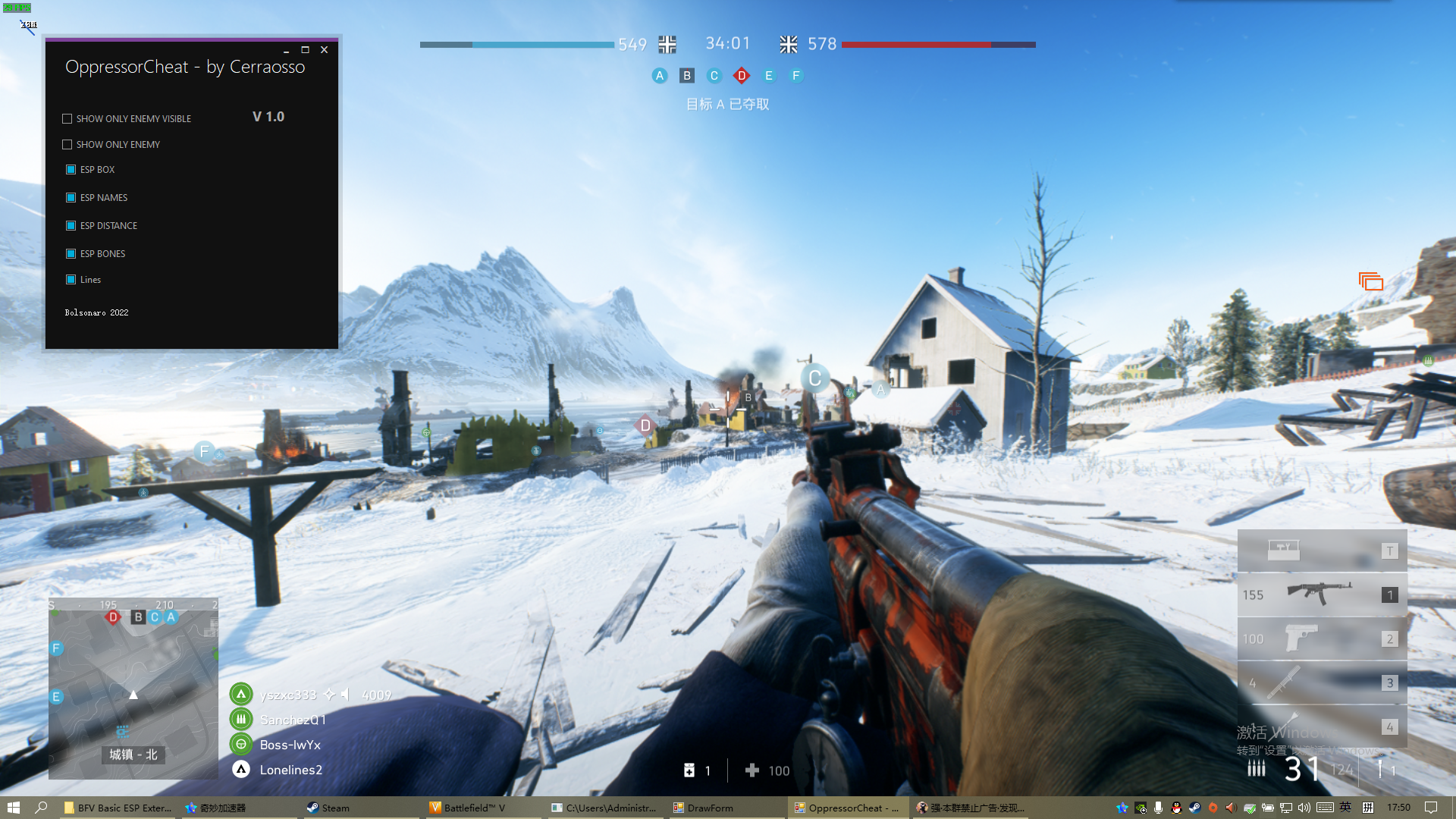Screen dimensions: 1456x819
Task: Maximize the OppressorCheat window
Action: coord(305,50)
